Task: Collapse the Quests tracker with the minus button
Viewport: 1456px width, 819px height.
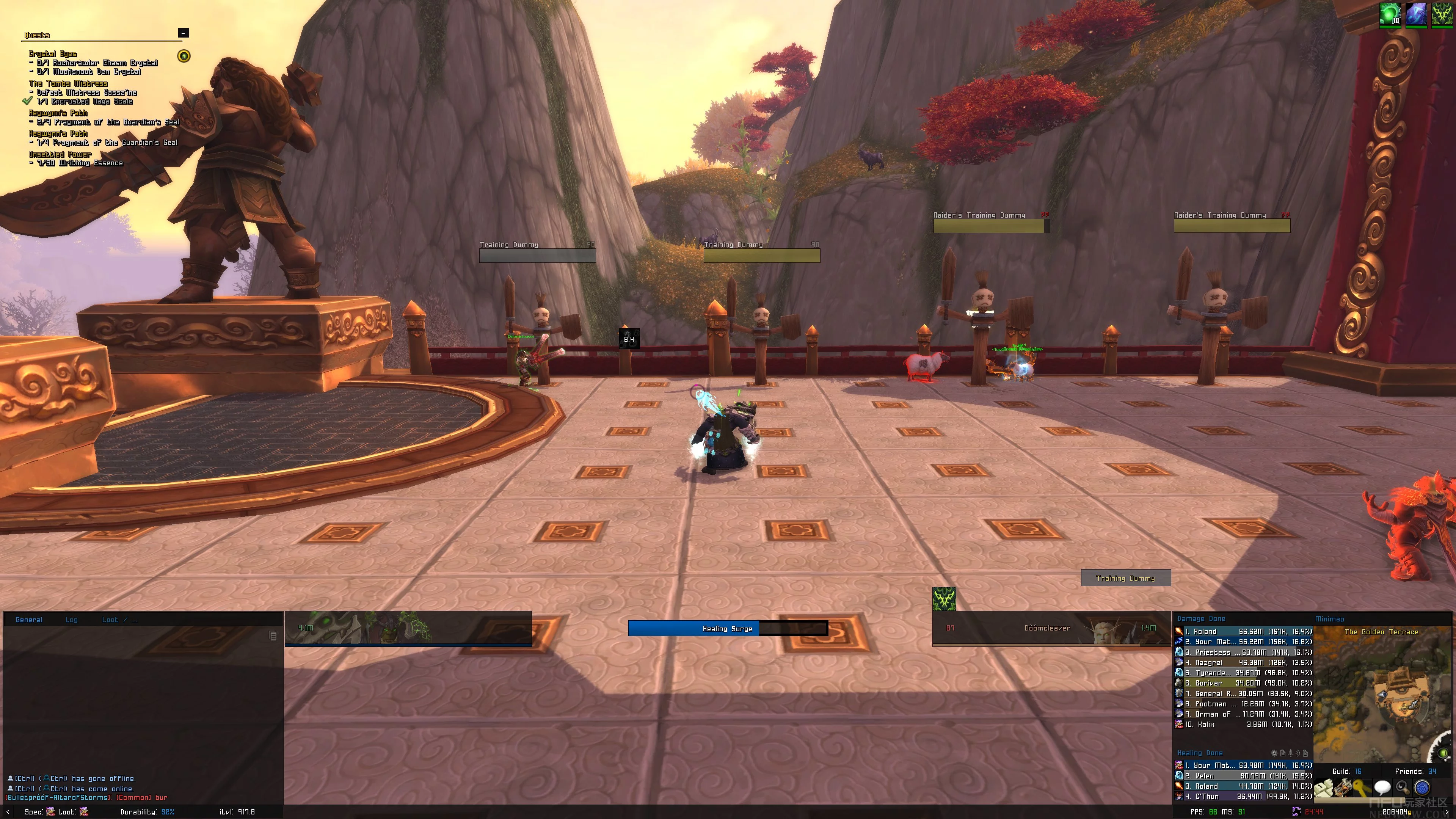Action: (183, 33)
